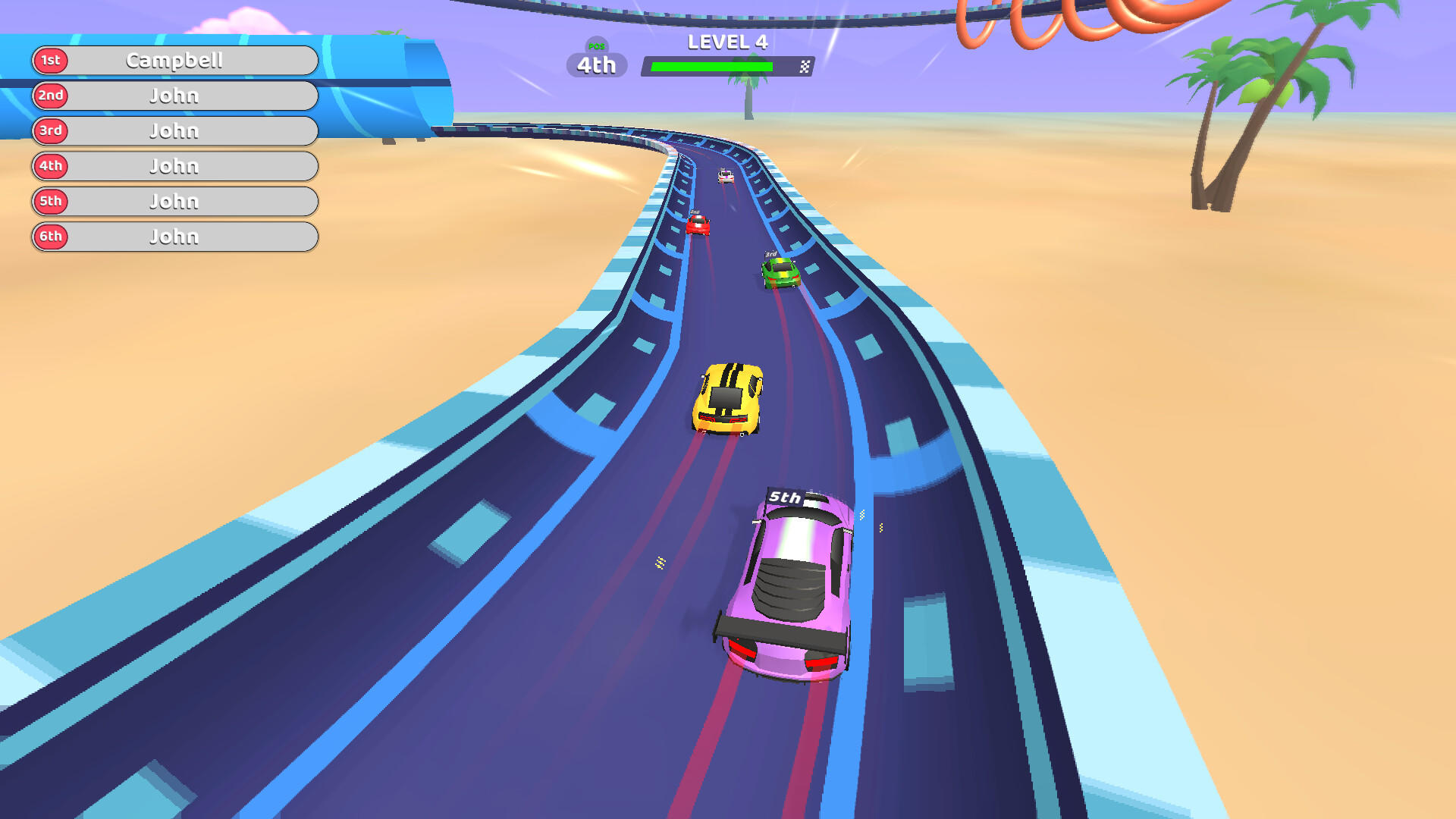Click the 3rd place rank badge
Image resolution: width=1456 pixels, height=819 pixels.
coord(50,131)
